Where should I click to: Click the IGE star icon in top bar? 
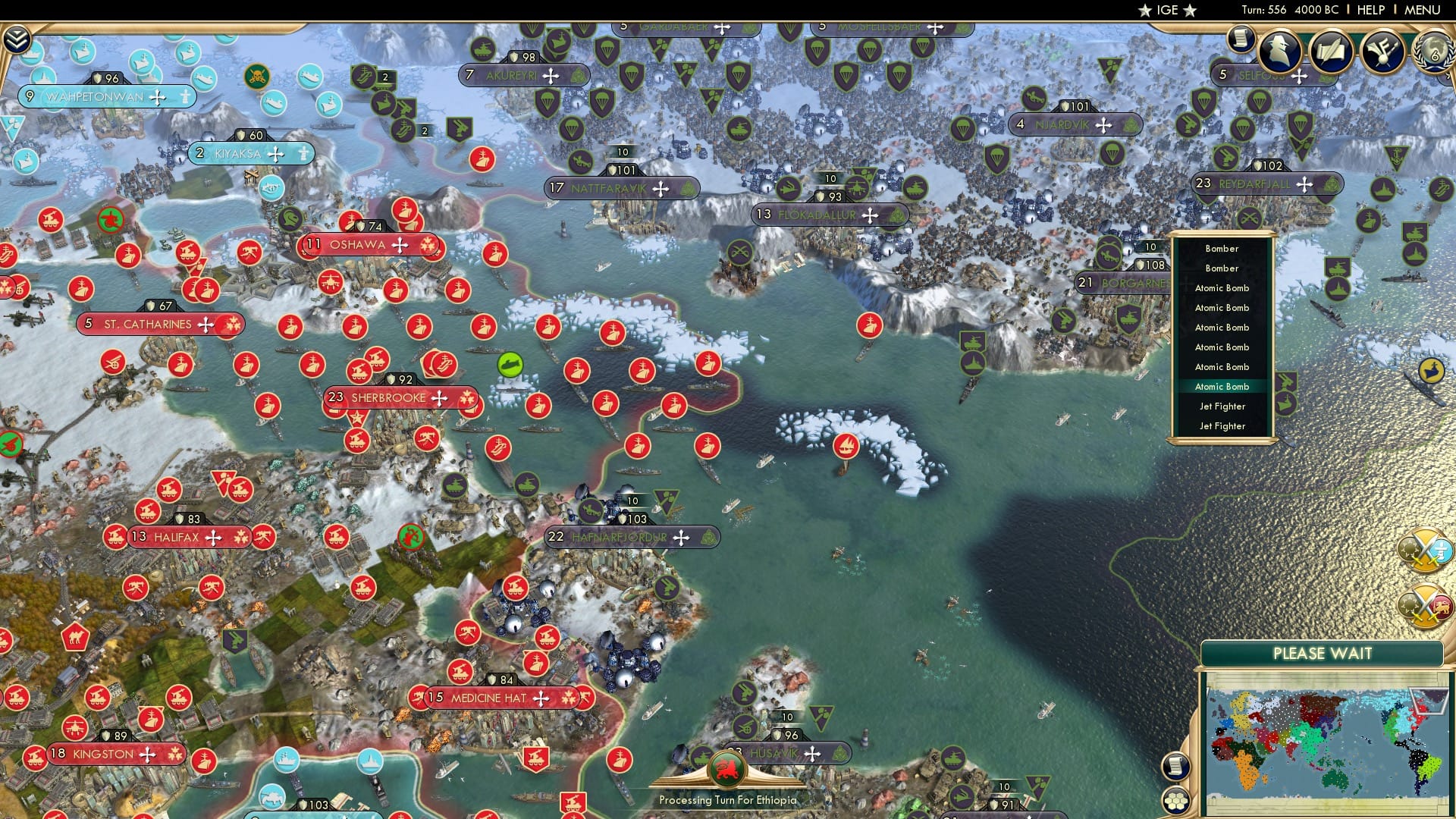(1145, 10)
